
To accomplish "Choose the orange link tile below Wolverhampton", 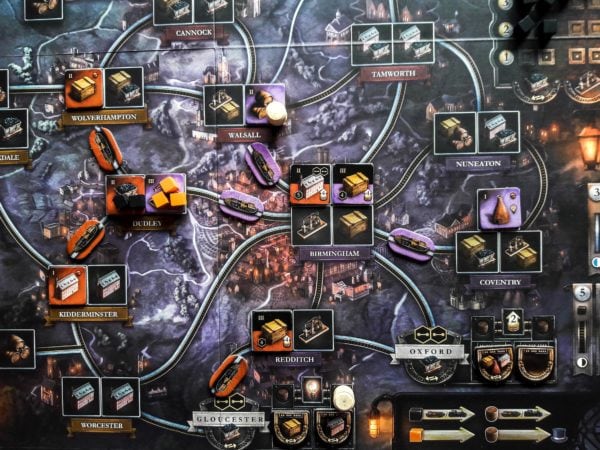I will (x=105, y=148).
